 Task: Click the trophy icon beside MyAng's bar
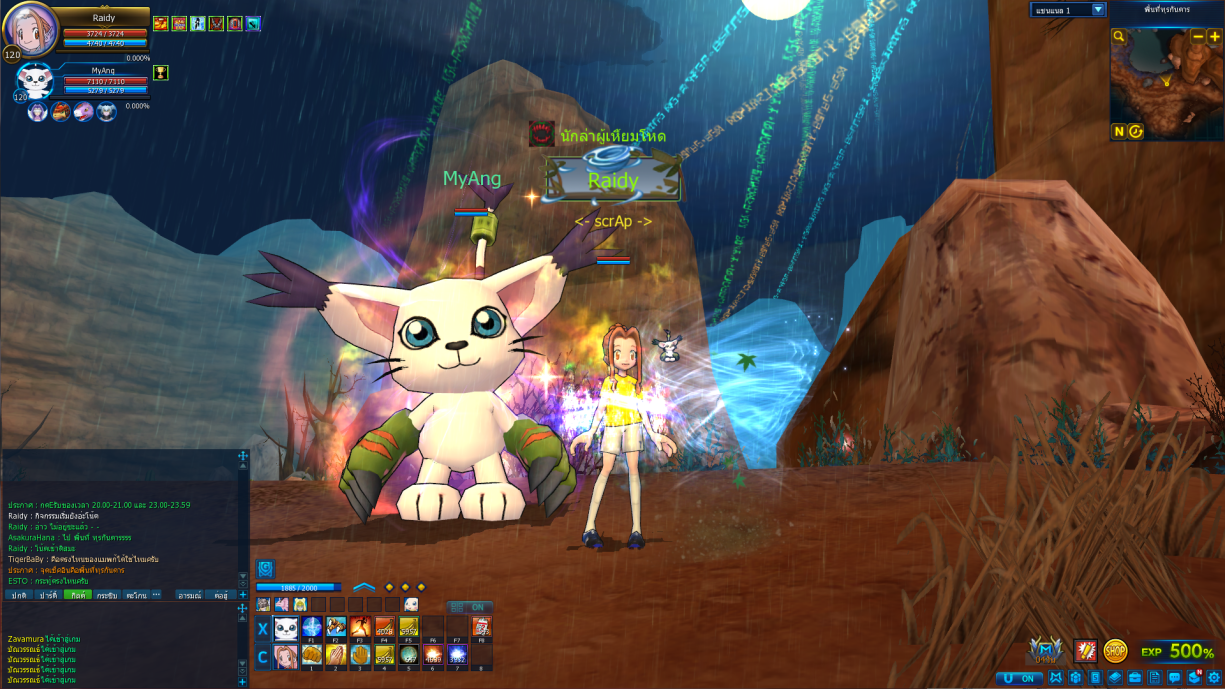coord(160,72)
